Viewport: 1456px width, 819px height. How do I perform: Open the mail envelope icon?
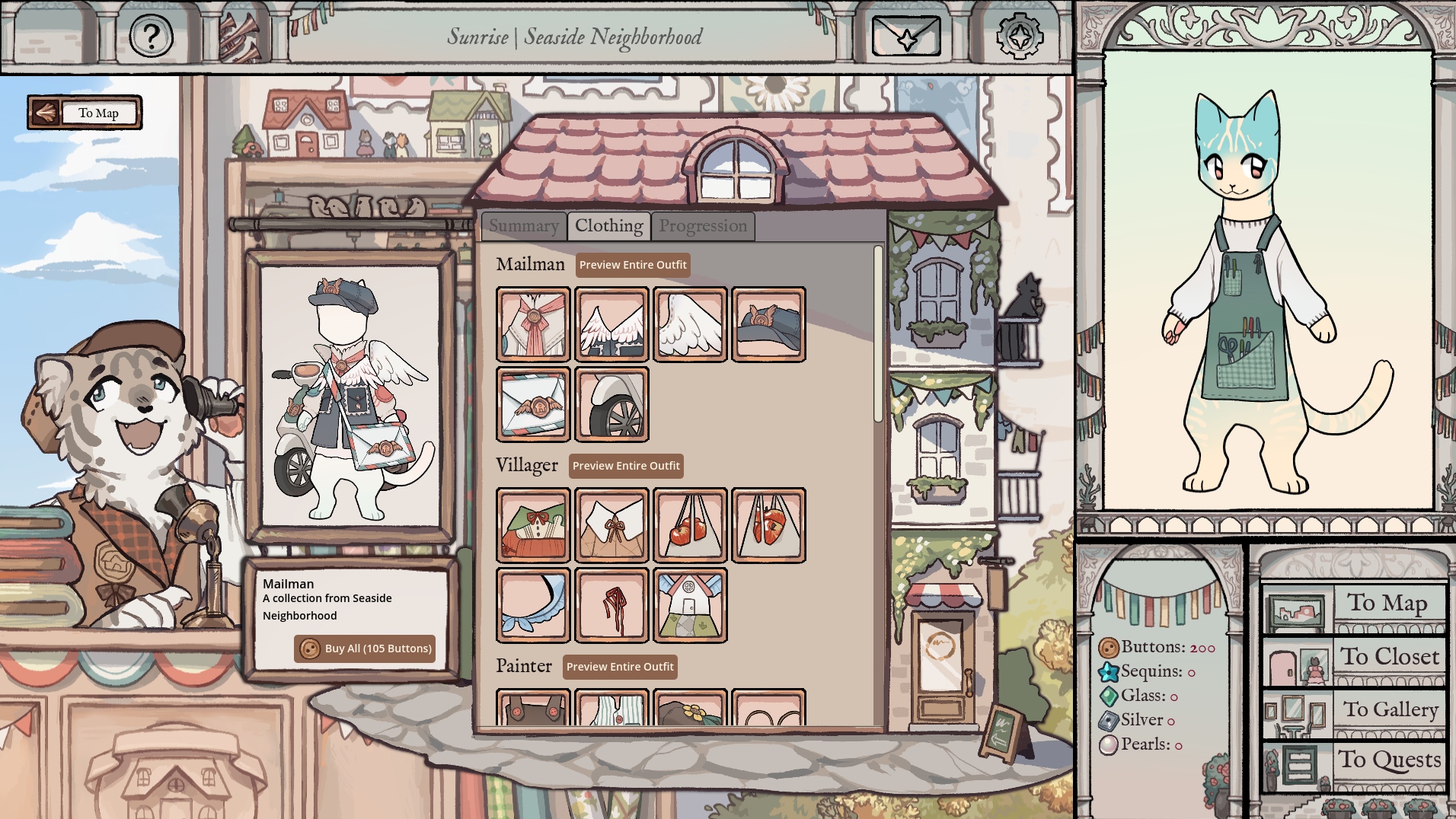tap(906, 36)
